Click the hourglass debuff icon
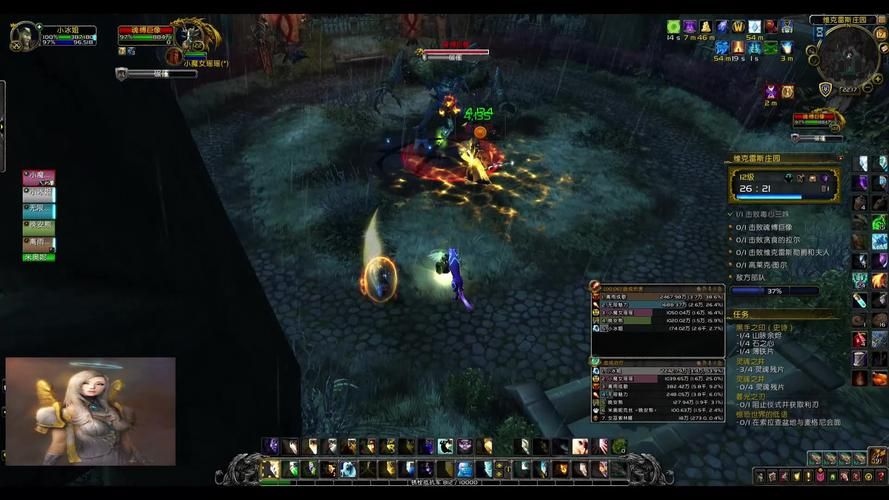The width and height of the screenshot is (889, 500). tap(771, 91)
